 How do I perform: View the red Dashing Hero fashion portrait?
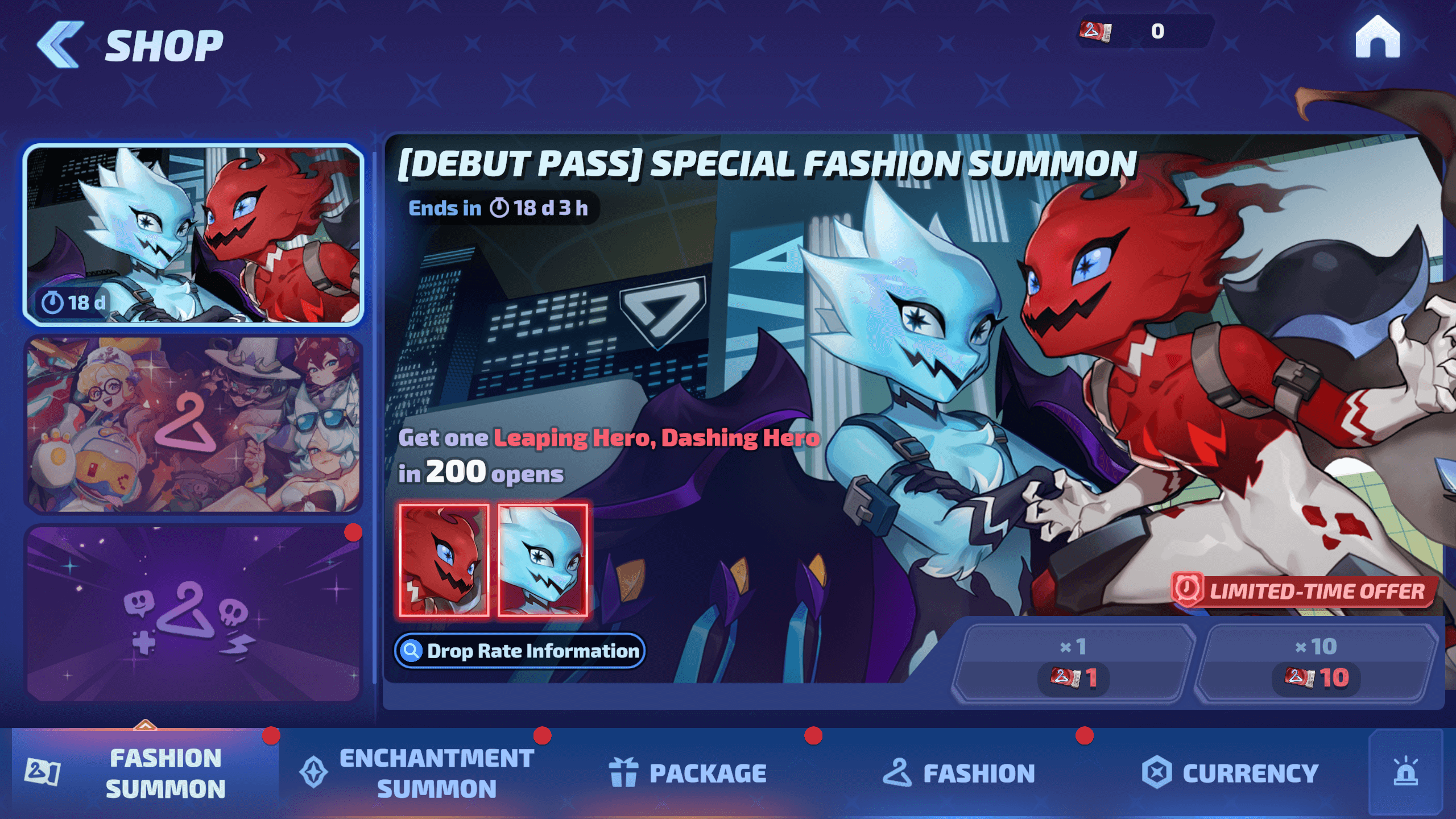(x=444, y=560)
